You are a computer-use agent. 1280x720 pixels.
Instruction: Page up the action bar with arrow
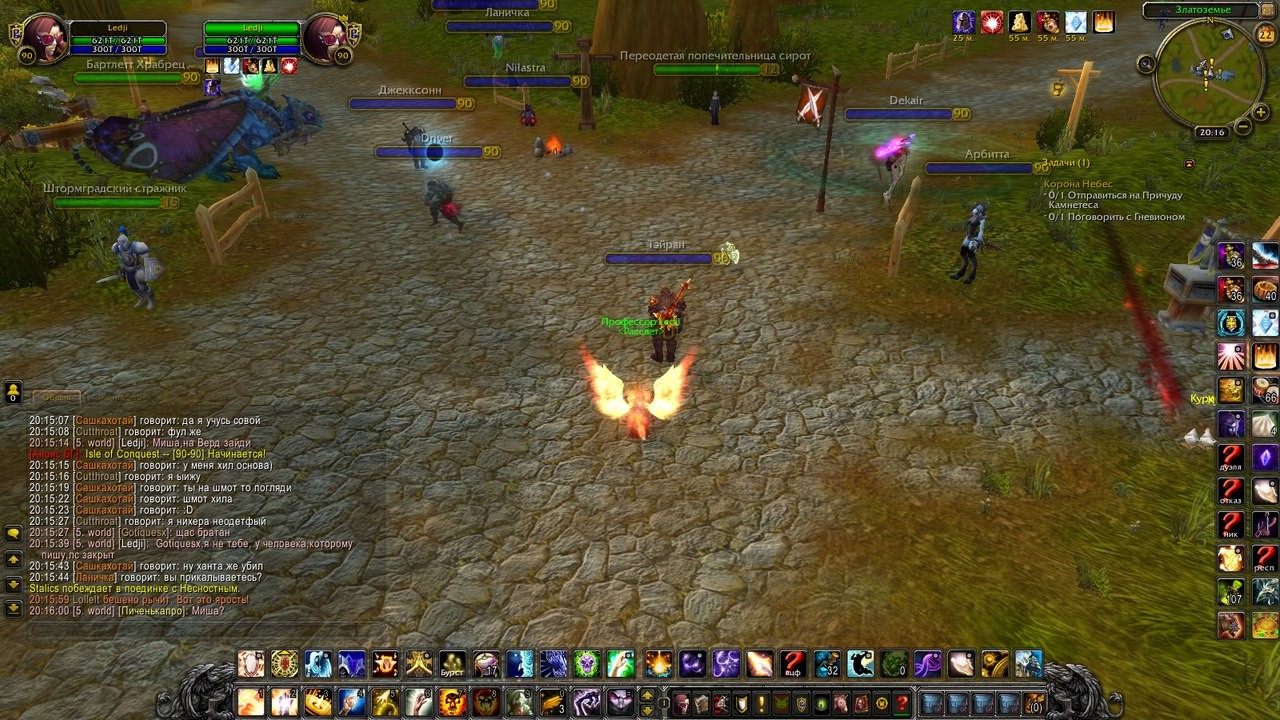(647, 695)
